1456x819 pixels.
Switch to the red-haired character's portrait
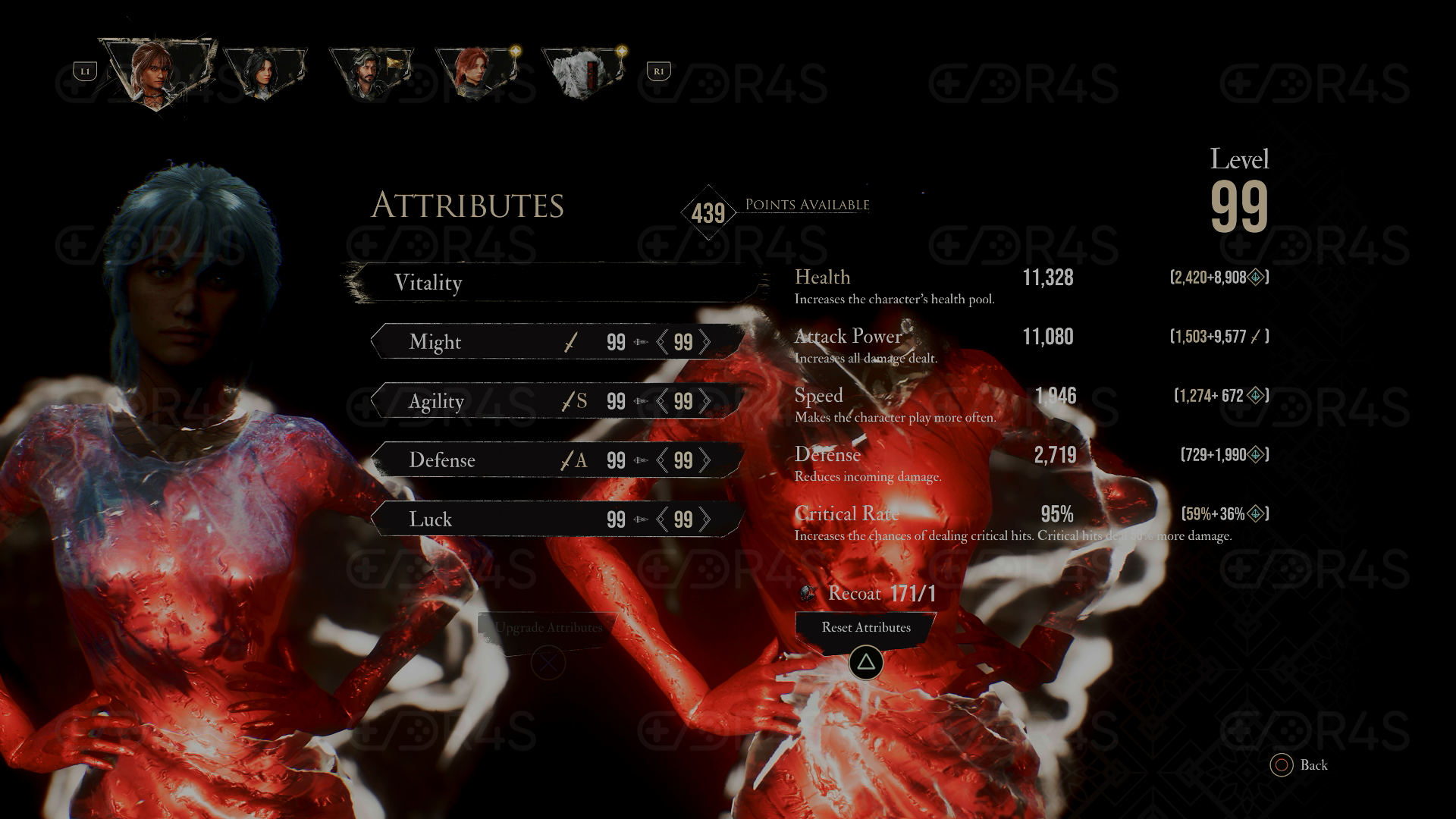pos(477,74)
